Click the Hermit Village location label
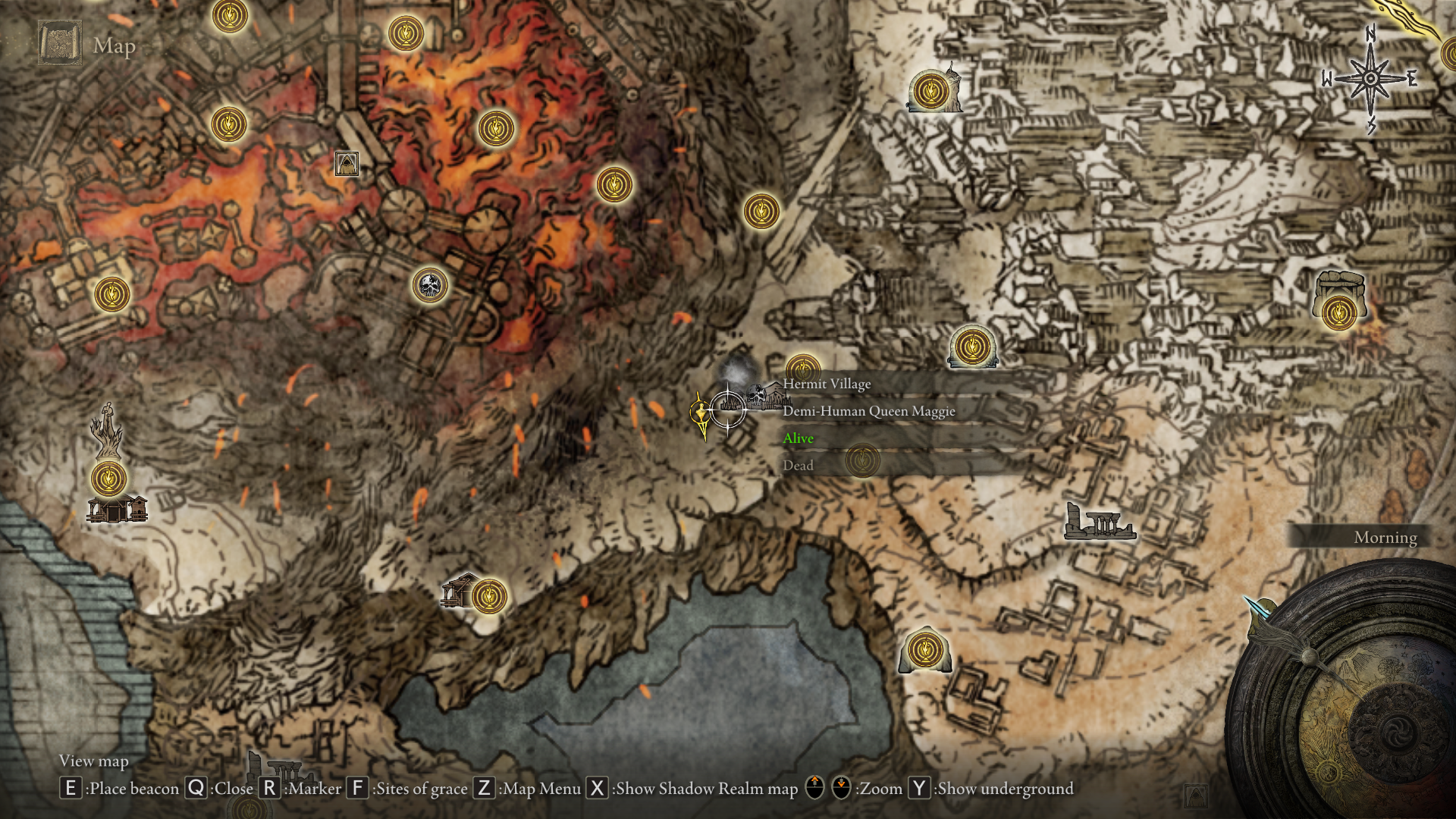The height and width of the screenshot is (819, 1456). 827,384
